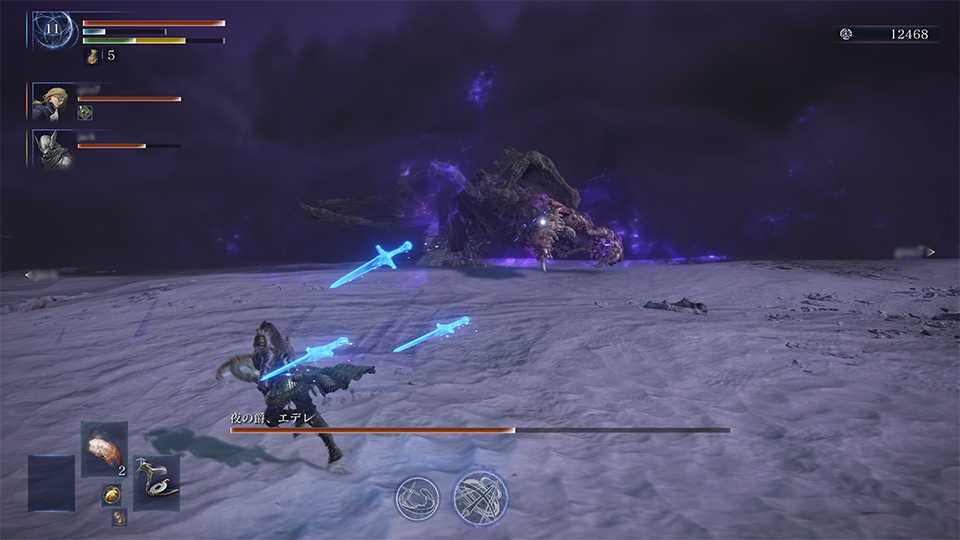Select the right-hand bow weapon slot
960x540 pixels.
(x=156, y=482)
